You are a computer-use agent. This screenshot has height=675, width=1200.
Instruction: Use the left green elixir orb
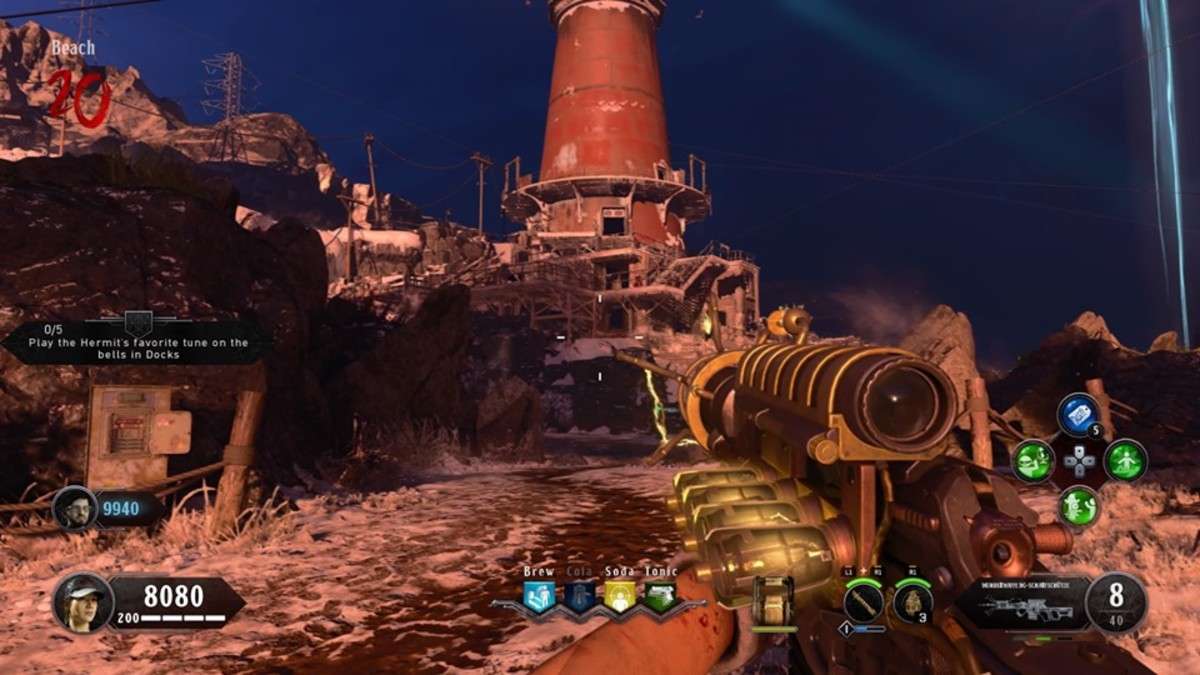(1033, 461)
